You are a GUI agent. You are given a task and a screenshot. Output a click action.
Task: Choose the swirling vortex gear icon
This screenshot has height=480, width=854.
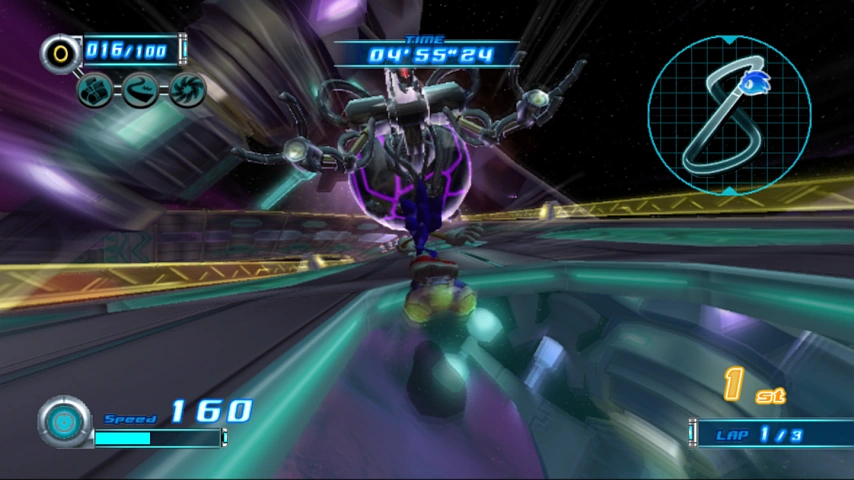(x=187, y=90)
